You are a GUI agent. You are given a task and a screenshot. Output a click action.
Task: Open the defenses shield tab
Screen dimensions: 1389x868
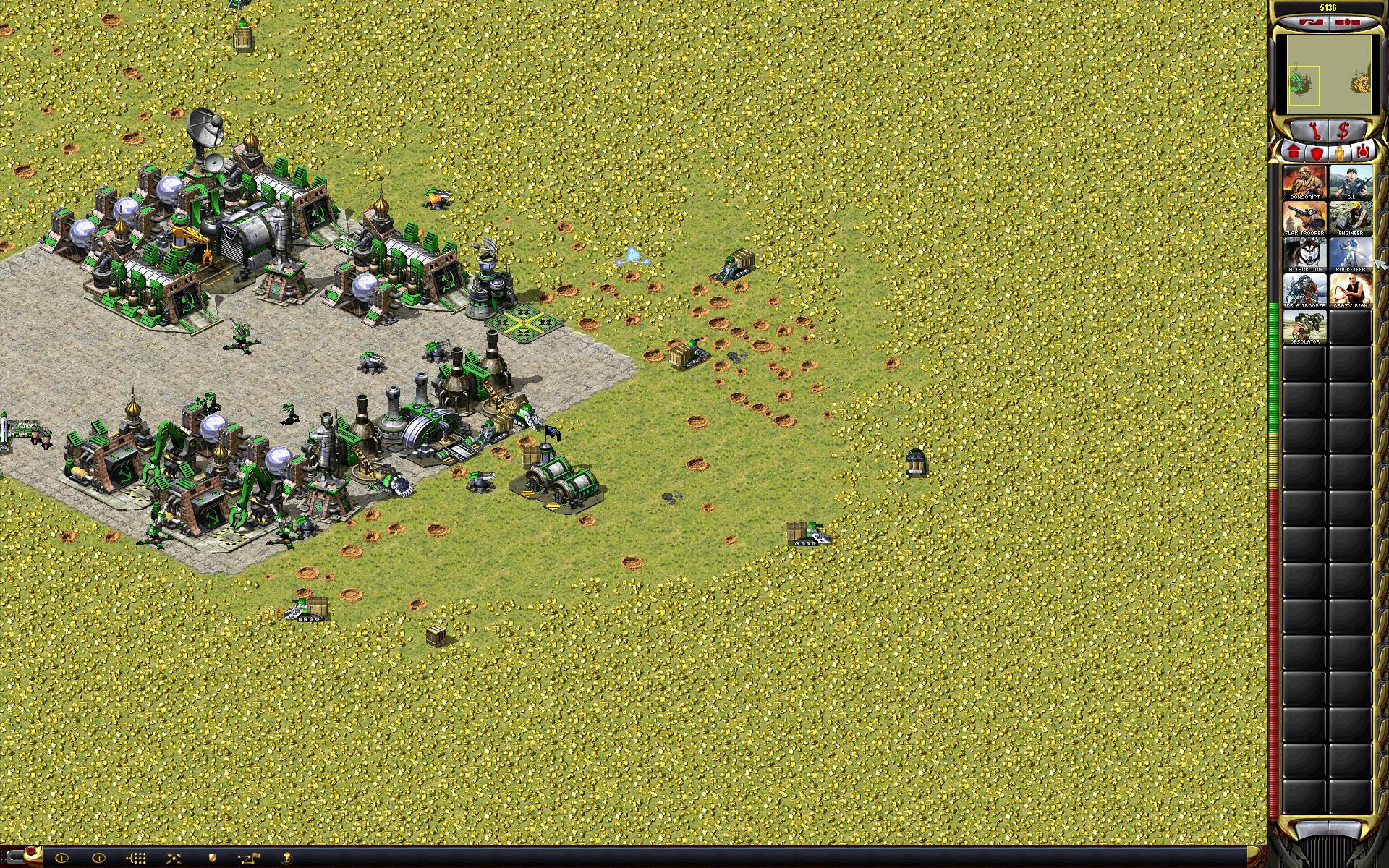1317,153
